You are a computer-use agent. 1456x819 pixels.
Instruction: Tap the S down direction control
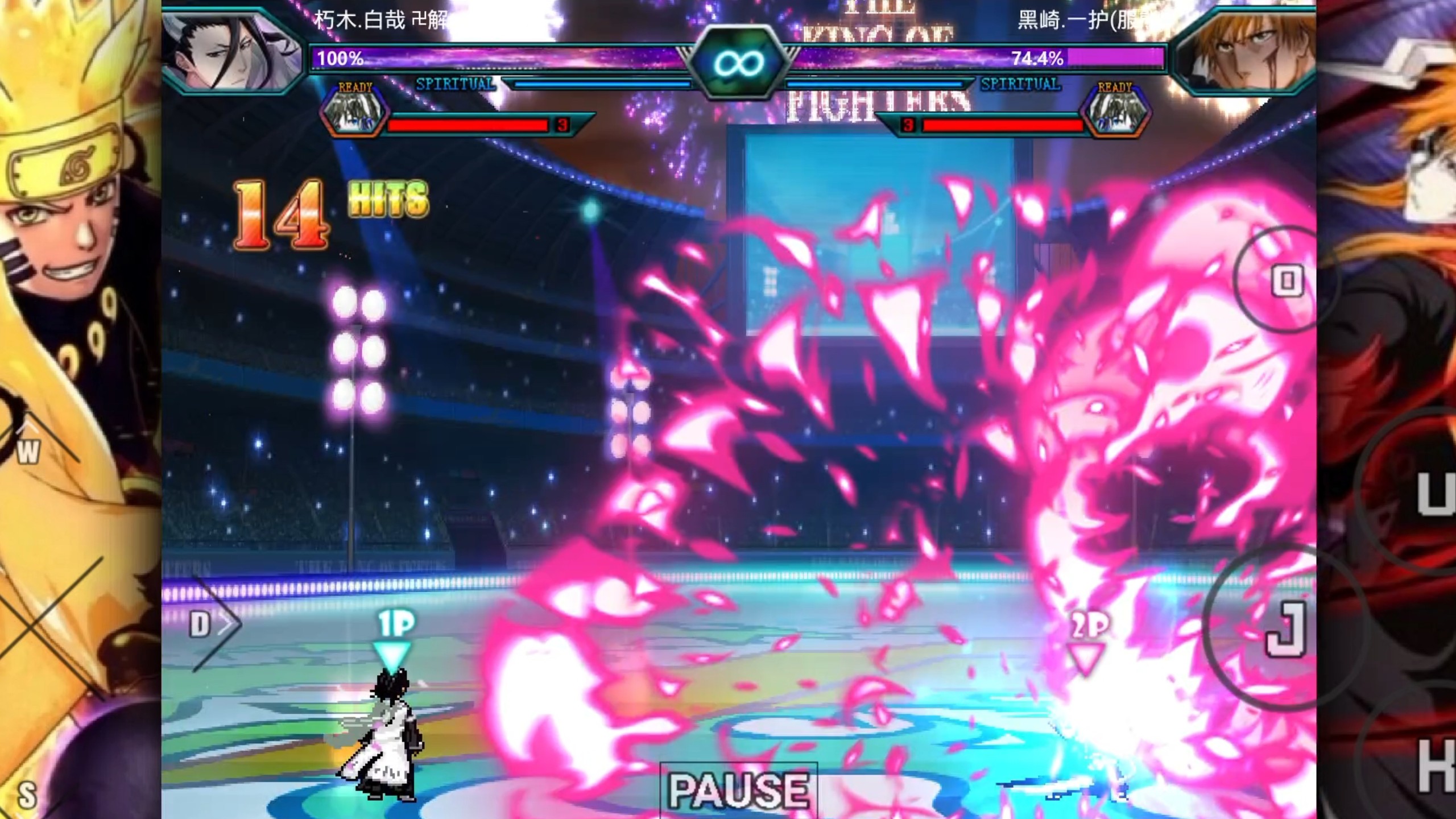(27, 794)
